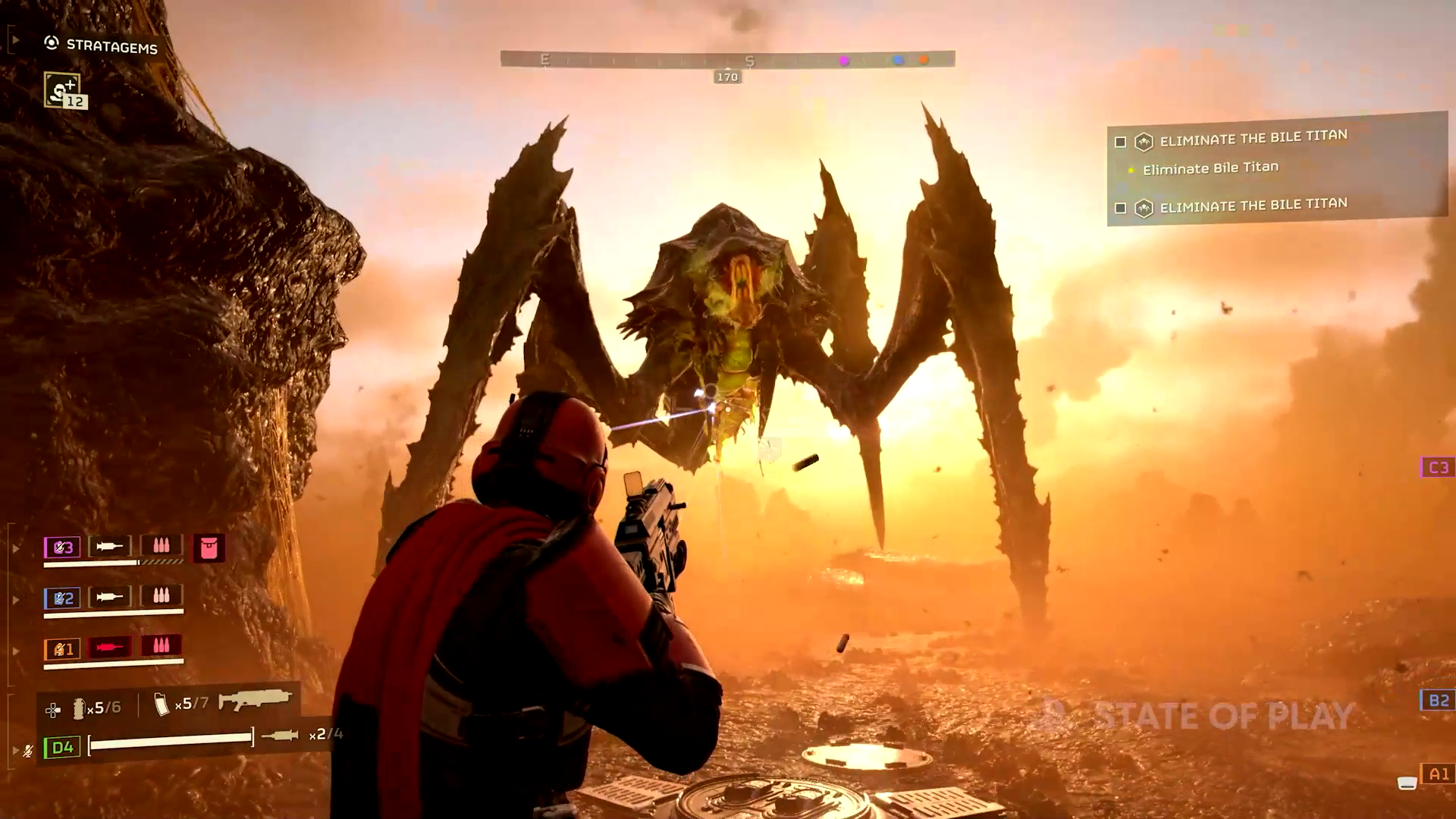Click the equipped primary weapon silhouette

255,699
